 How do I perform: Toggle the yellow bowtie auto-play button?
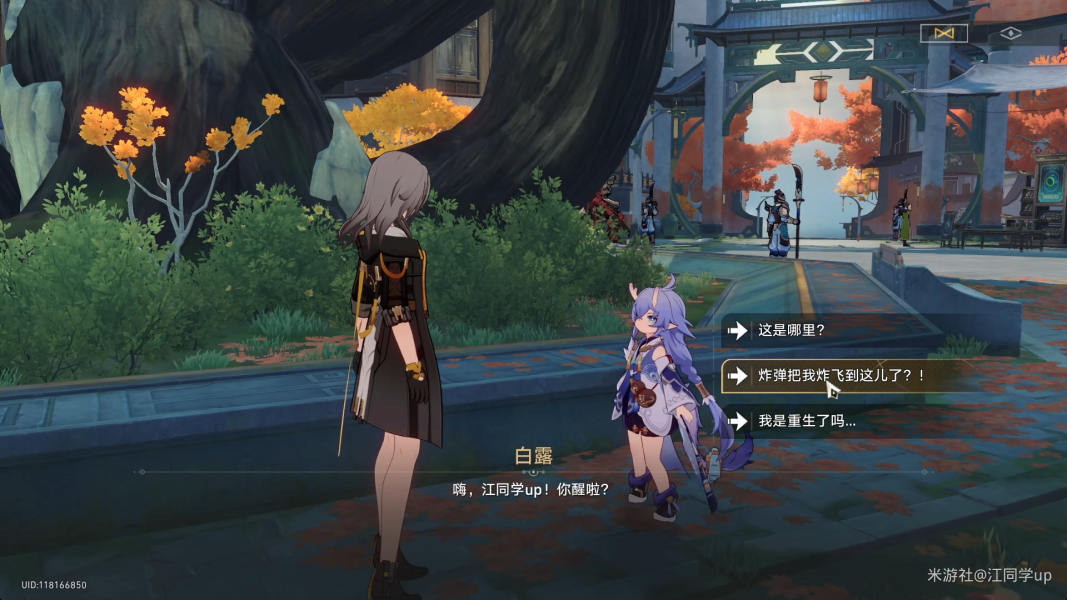tap(943, 33)
